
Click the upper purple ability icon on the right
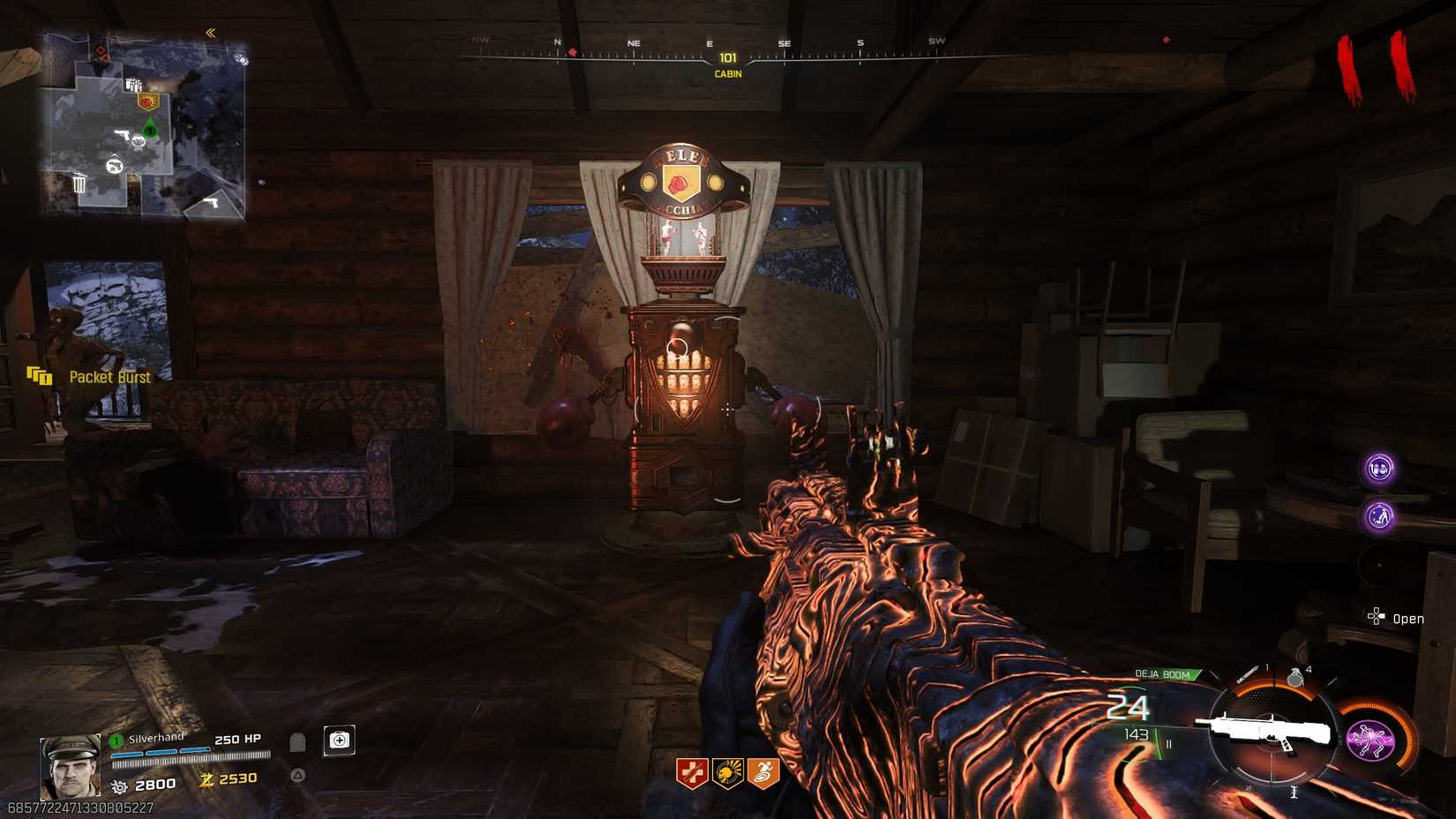[1379, 469]
